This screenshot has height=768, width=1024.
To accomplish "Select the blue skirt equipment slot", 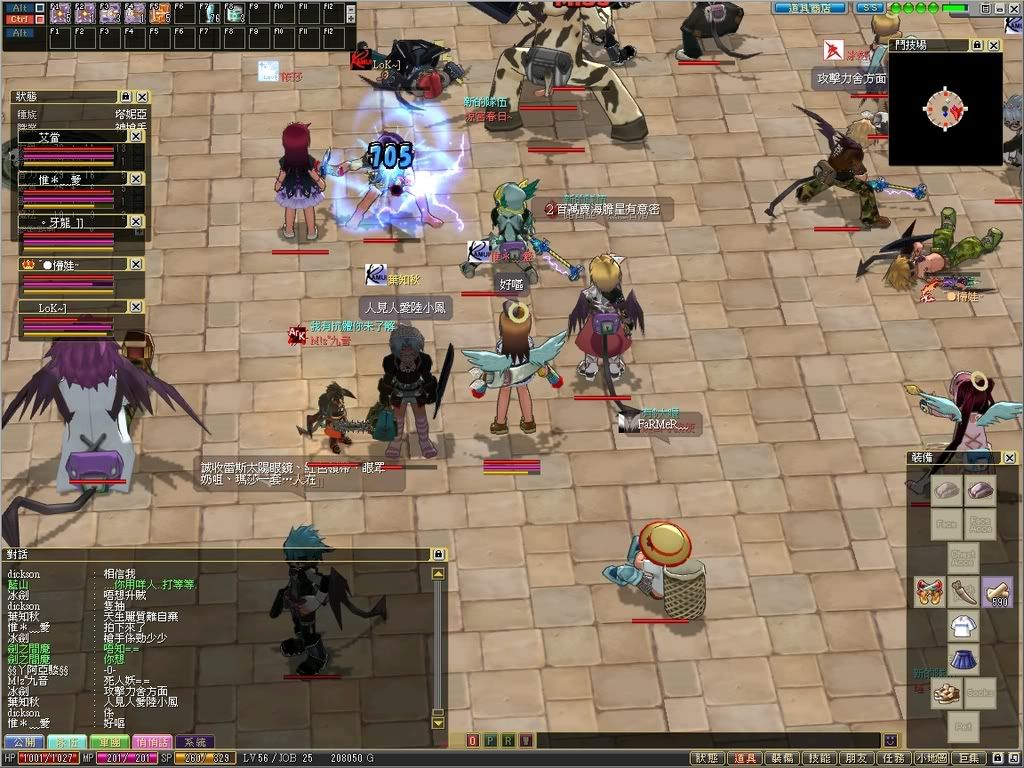I will click(963, 660).
